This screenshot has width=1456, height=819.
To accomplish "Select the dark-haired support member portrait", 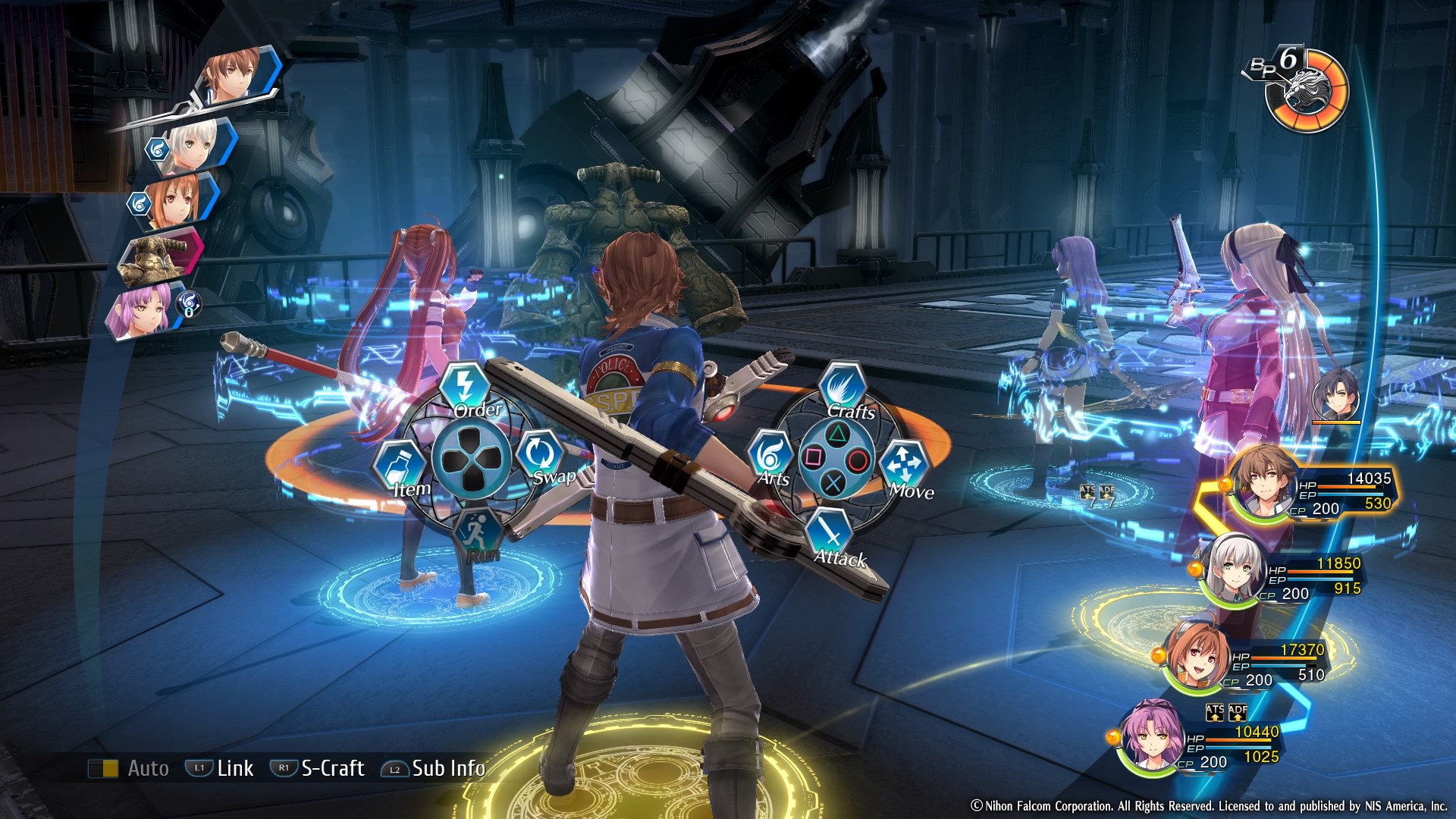I will 1336,397.
